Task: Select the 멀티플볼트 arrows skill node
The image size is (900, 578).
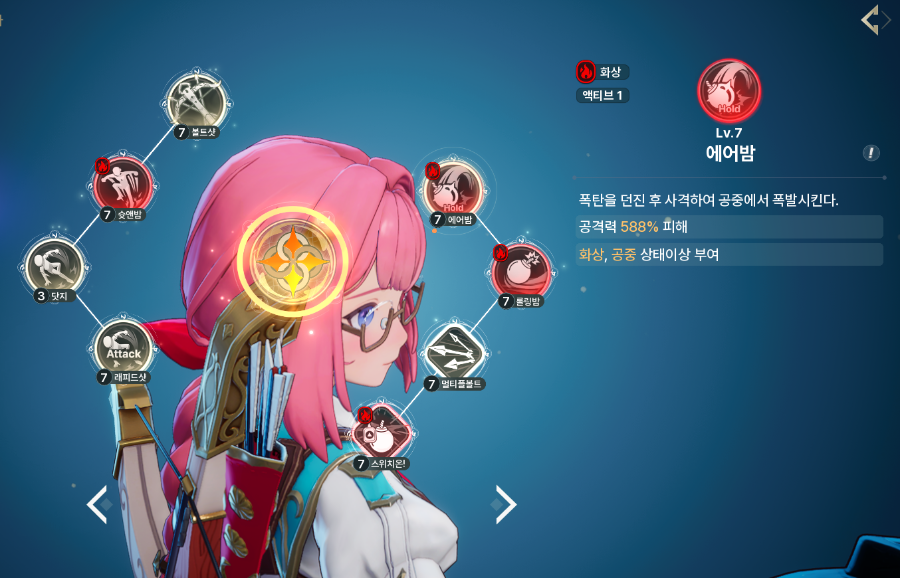Action: coord(455,352)
